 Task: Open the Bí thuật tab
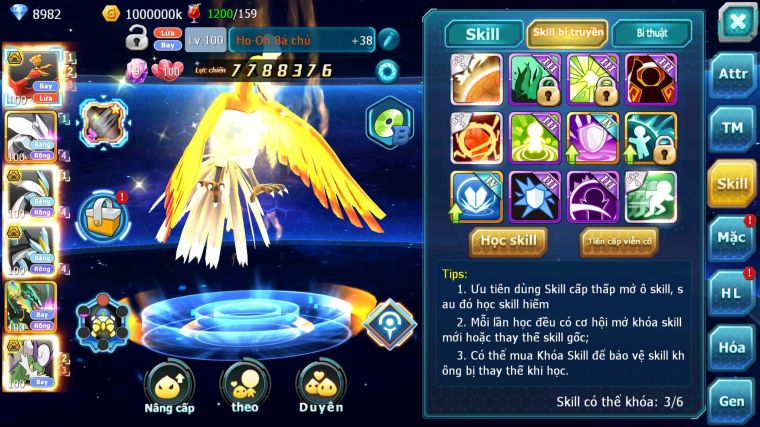pyautogui.click(x=650, y=33)
